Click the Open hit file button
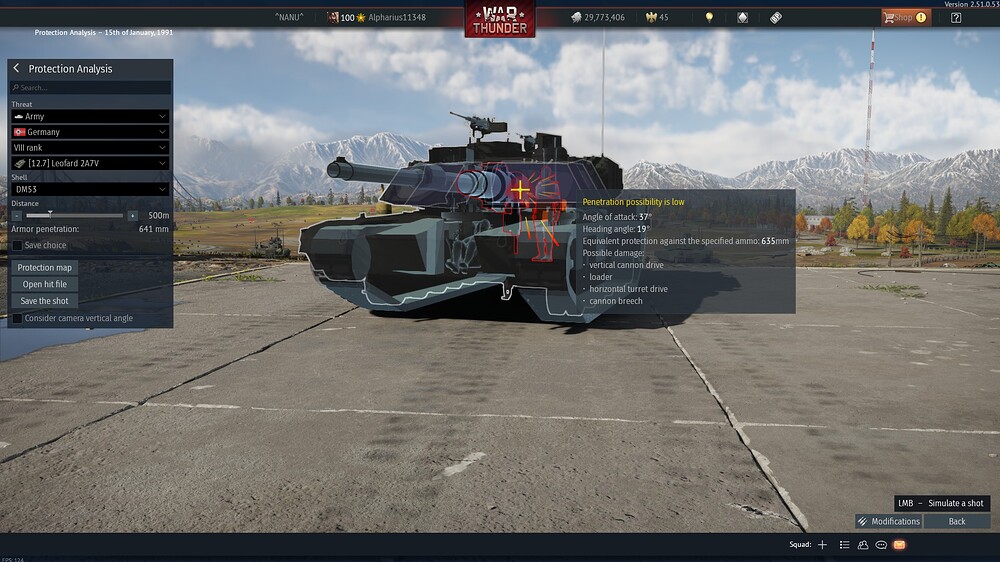 pyautogui.click(x=45, y=284)
